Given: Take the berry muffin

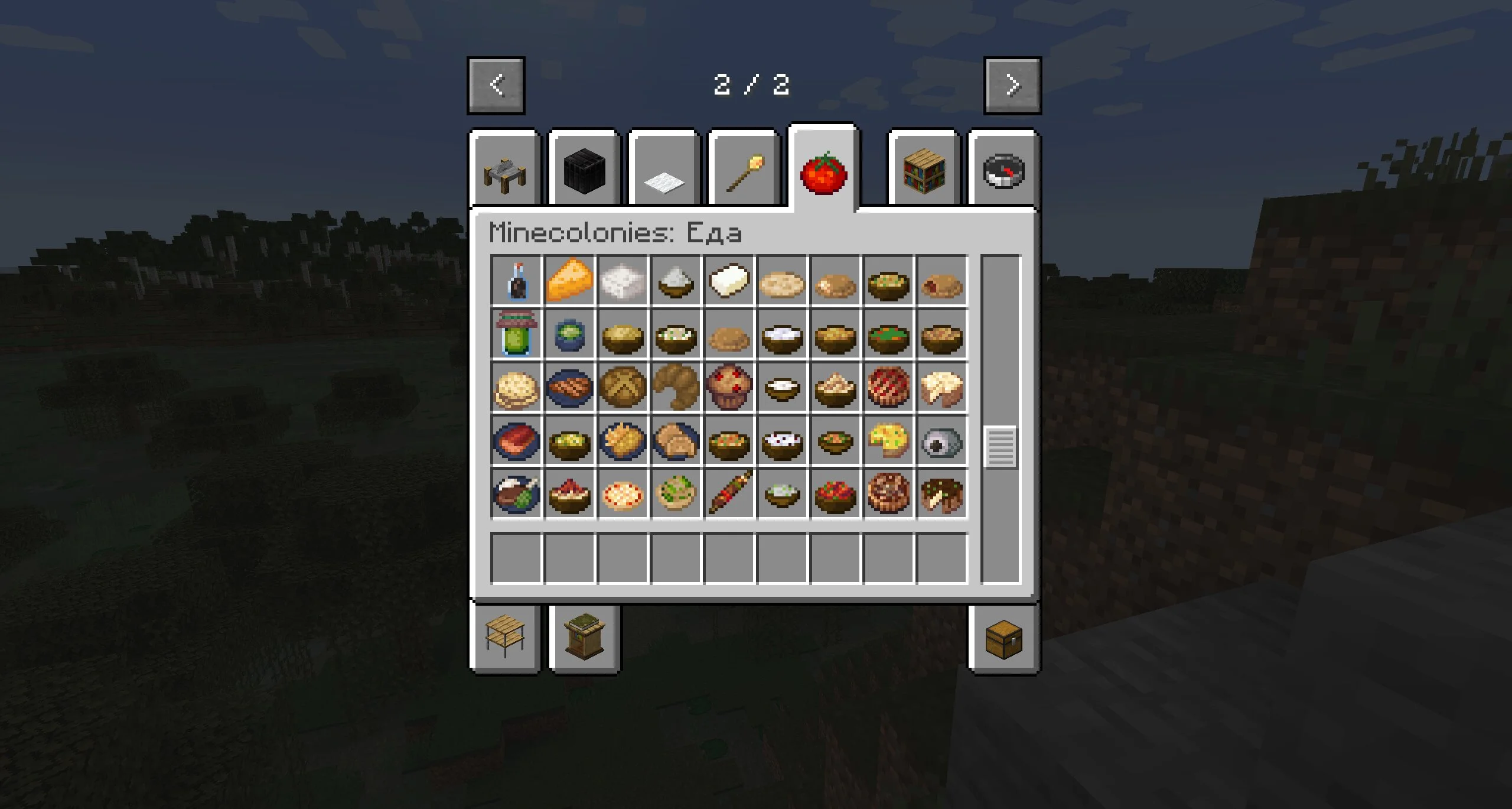Looking at the screenshot, I should click(729, 387).
